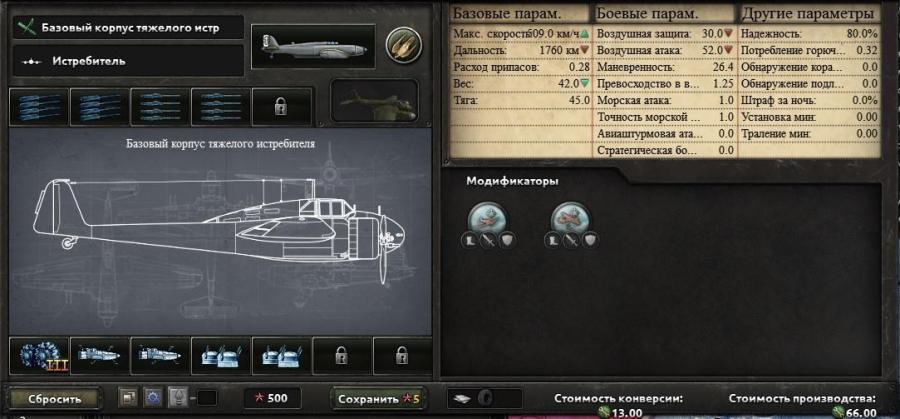Open the blue gear icon button
Image resolution: width=900 pixels, height=419 pixels.
153,397
